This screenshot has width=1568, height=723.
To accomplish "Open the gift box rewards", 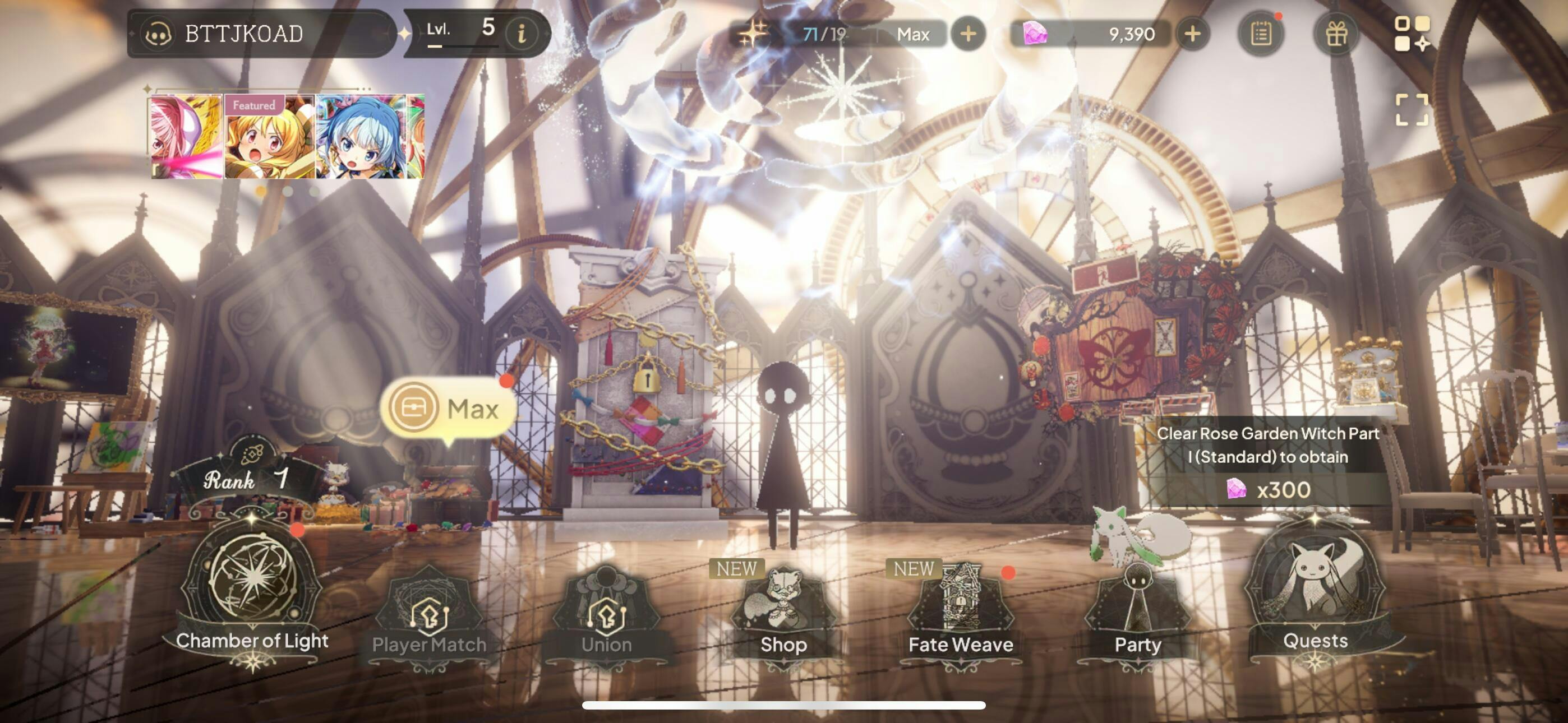I will (1336, 34).
